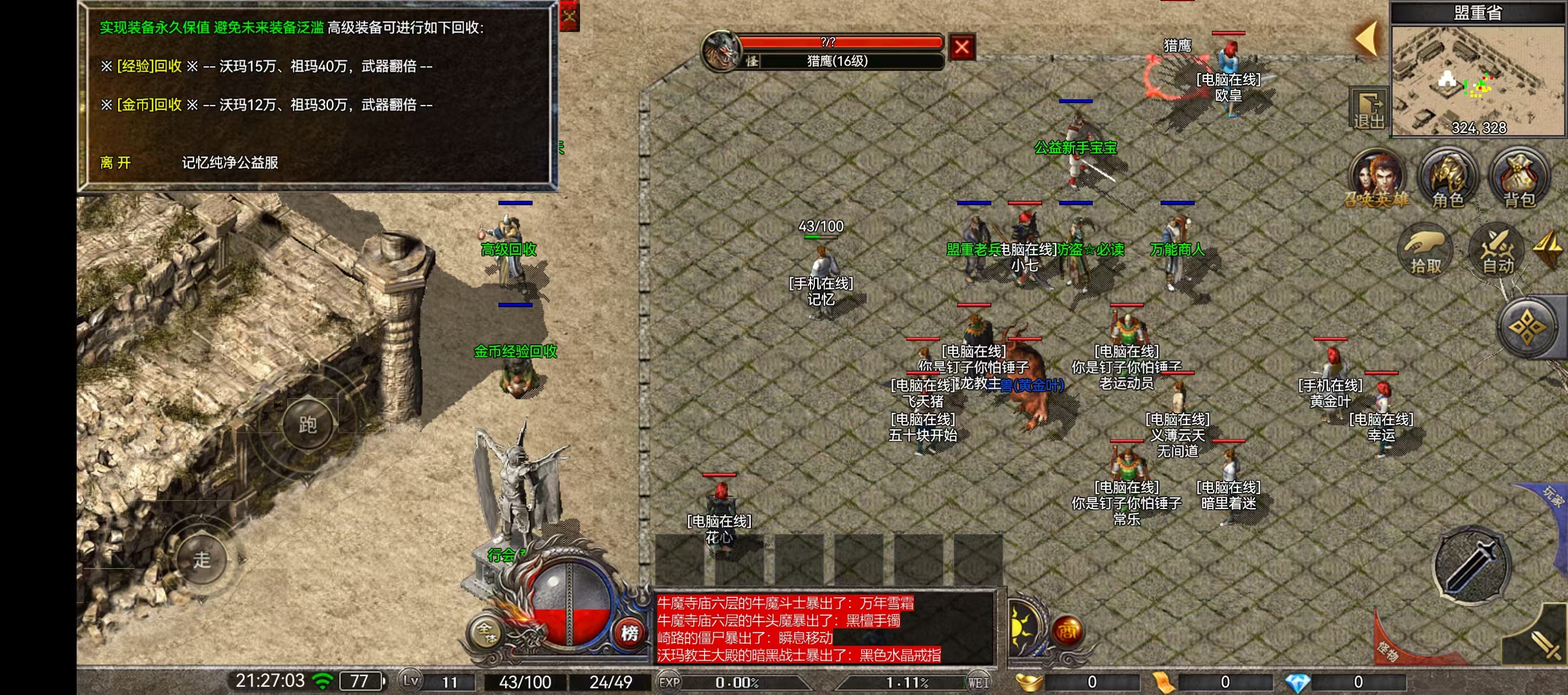Dismiss the 猎鹰 target frame with red X

click(962, 47)
